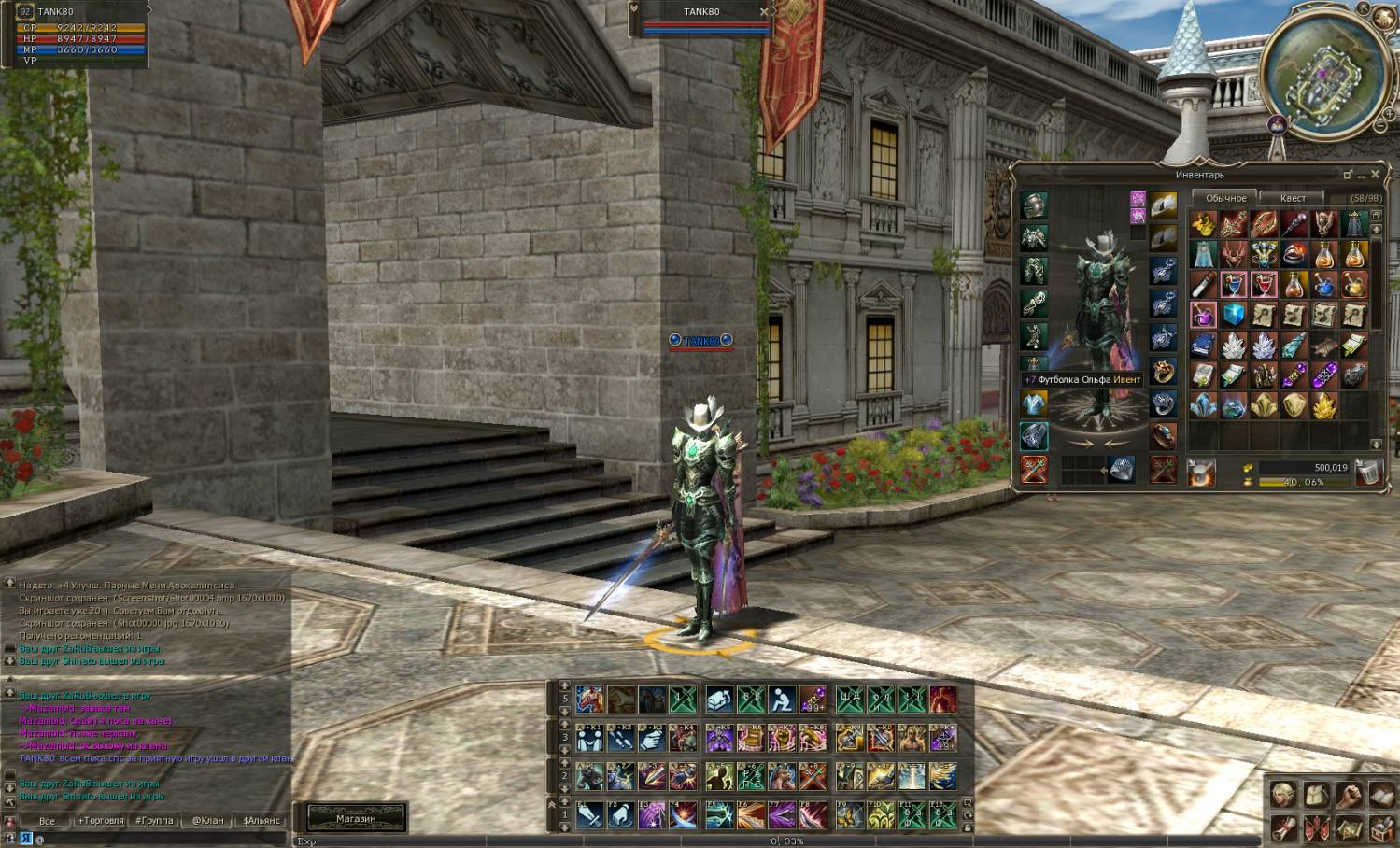Select the #Группа chat tab
Screen dimensions: 1400x848
pyautogui.click(x=154, y=821)
